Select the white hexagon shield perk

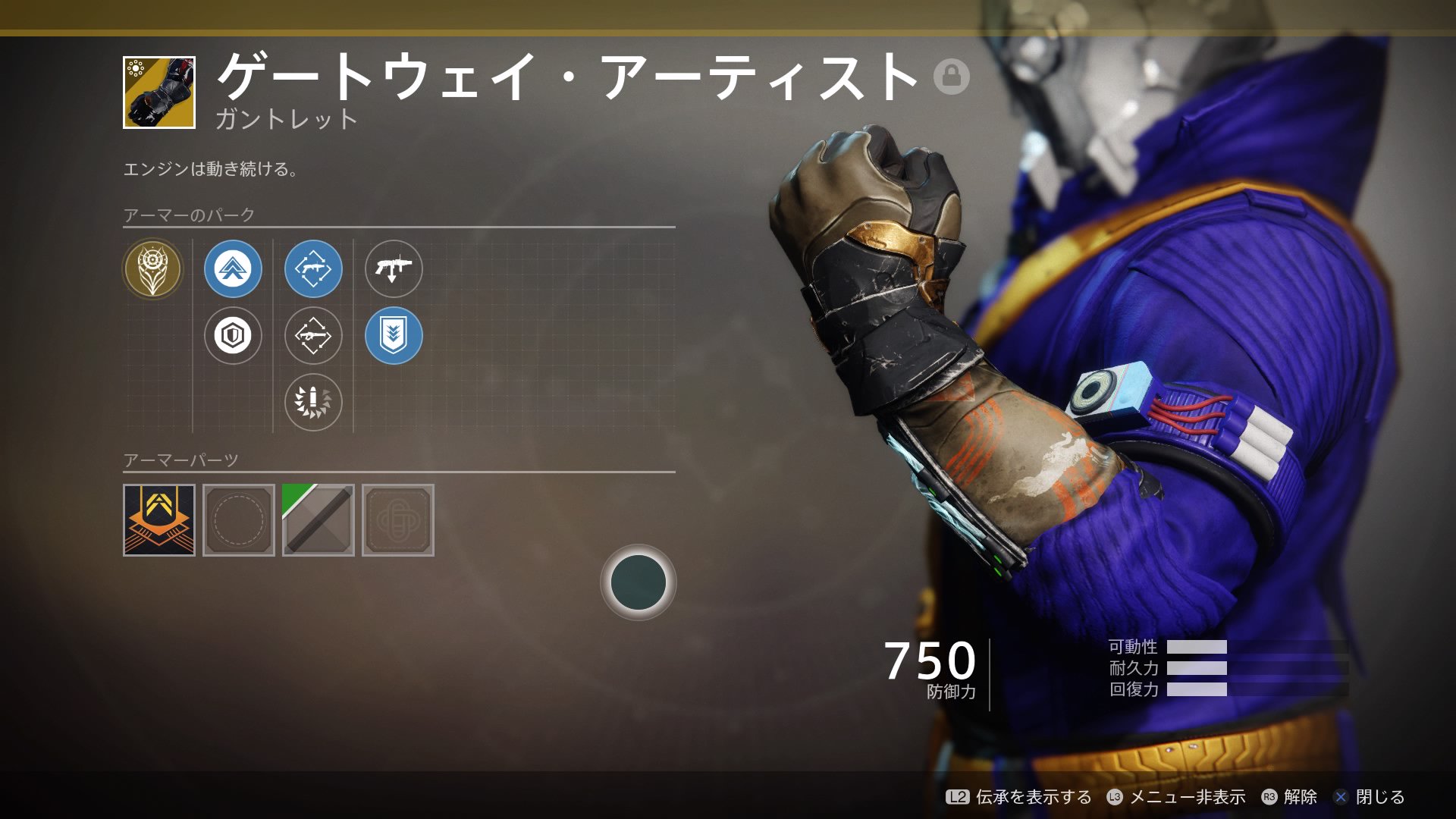[x=233, y=335]
